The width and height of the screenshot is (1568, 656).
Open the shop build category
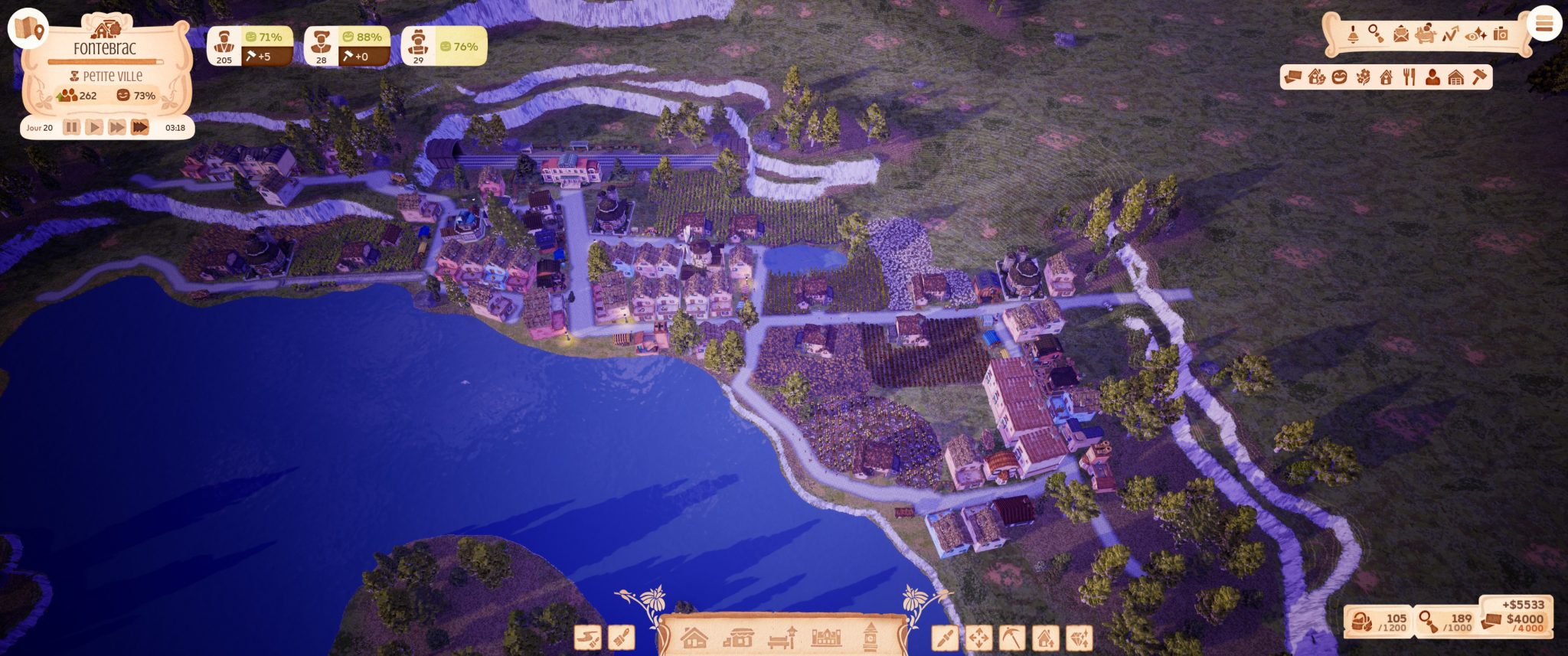pos(738,637)
